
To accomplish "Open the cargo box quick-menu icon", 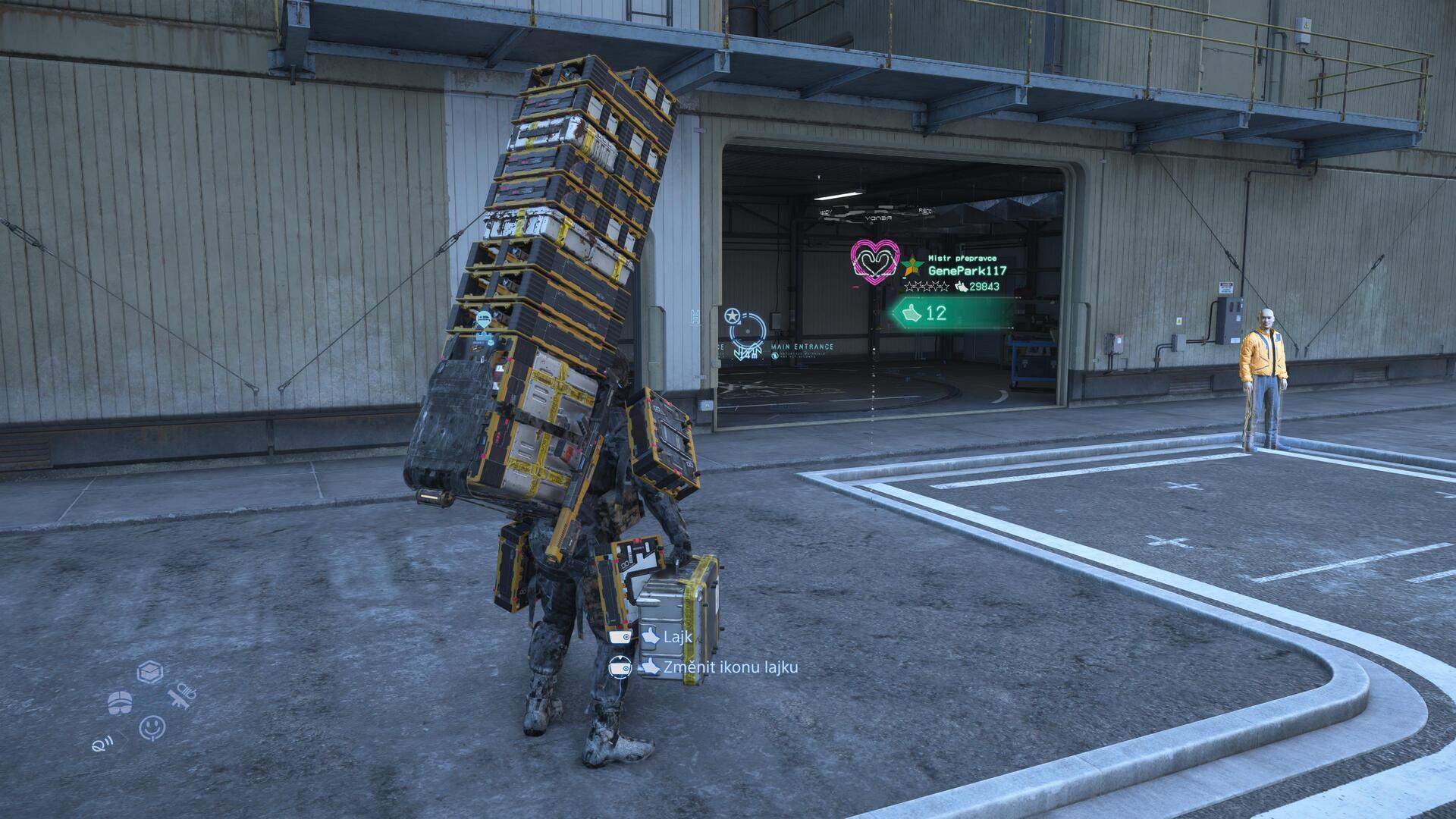I will (x=150, y=672).
